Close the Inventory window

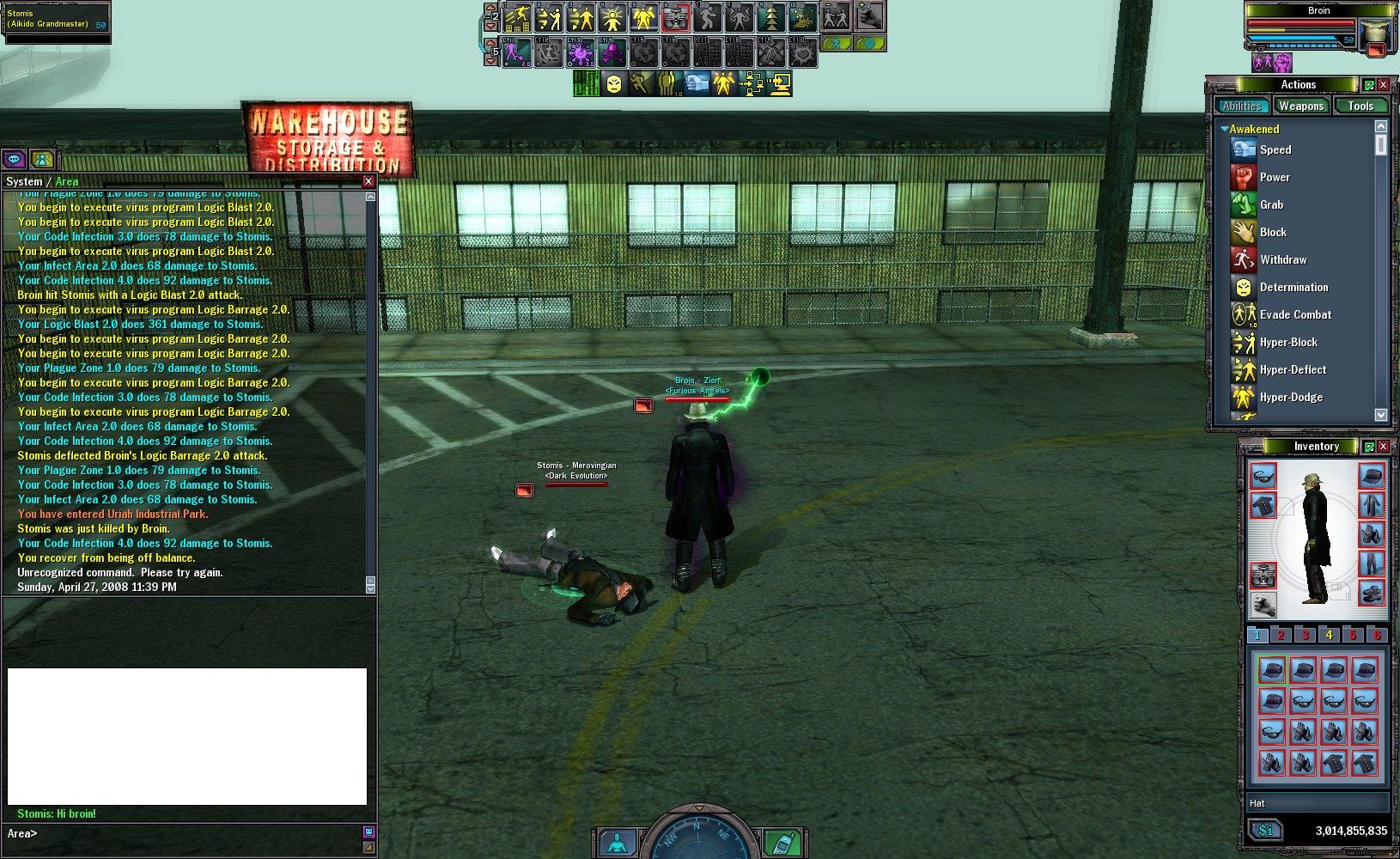[1383, 446]
